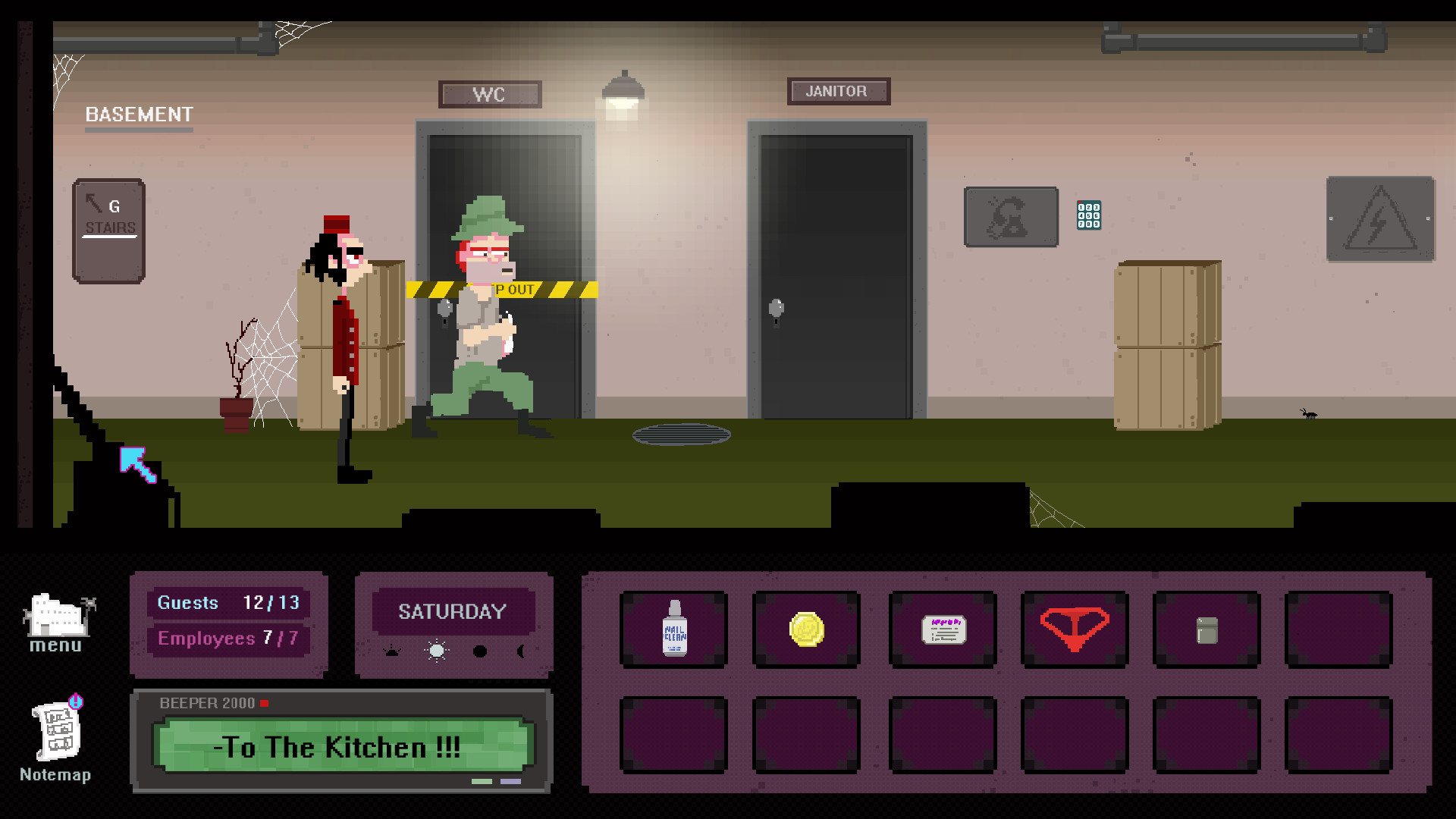Select the battery item in inventory
The width and height of the screenshot is (1456, 819).
[1207, 629]
